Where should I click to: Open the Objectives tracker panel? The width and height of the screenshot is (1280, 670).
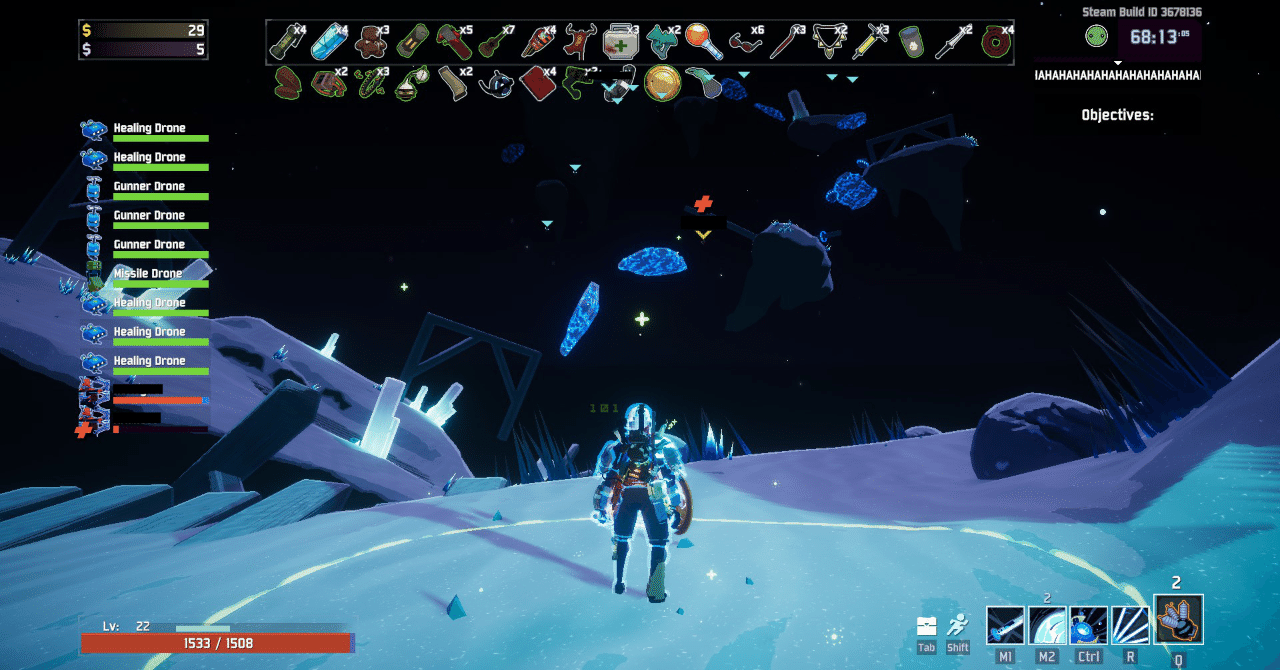[x=1117, y=115]
